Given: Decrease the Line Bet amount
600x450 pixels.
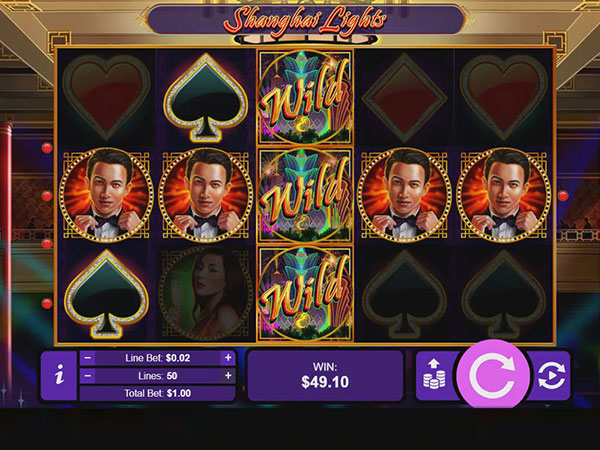Looking at the screenshot, I should [88, 358].
